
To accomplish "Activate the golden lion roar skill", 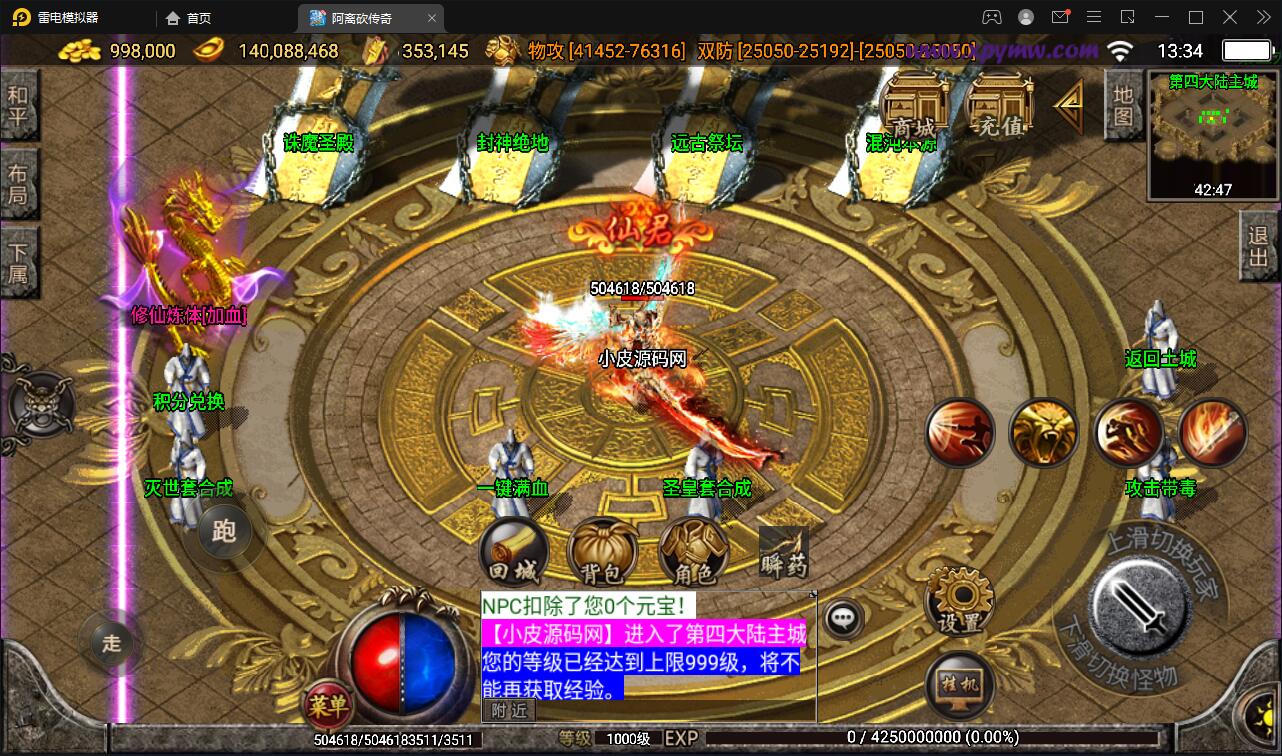I will pyautogui.click(x=1043, y=433).
